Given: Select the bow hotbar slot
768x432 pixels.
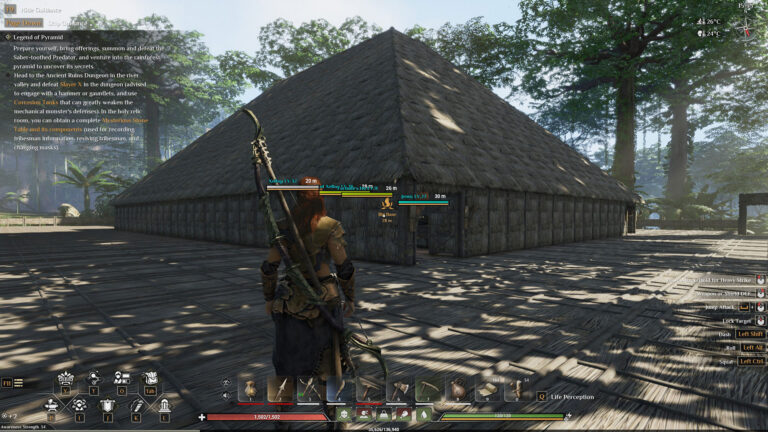Looking at the screenshot, I should [340, 389].
